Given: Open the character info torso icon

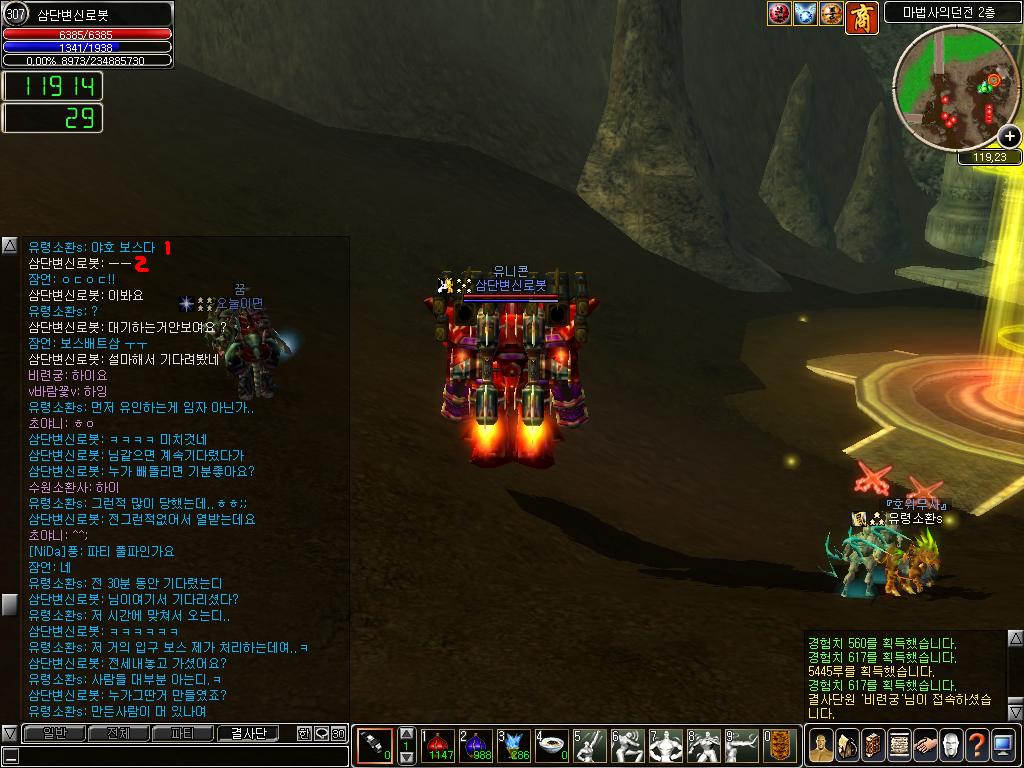Looking at the screenshot, I should [820, 745].
